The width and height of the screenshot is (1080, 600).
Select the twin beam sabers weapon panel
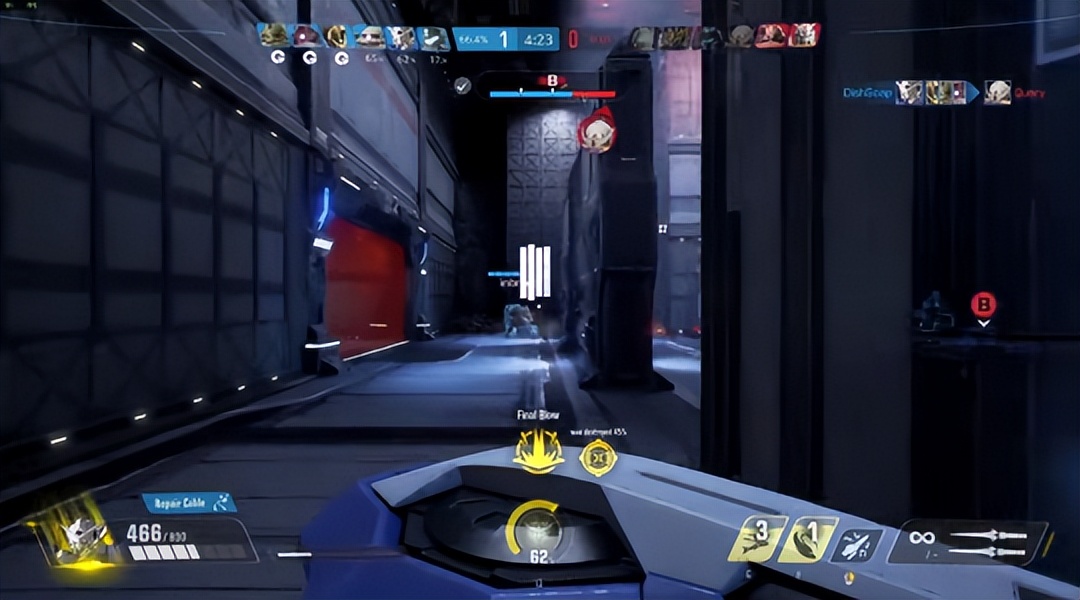967,542
